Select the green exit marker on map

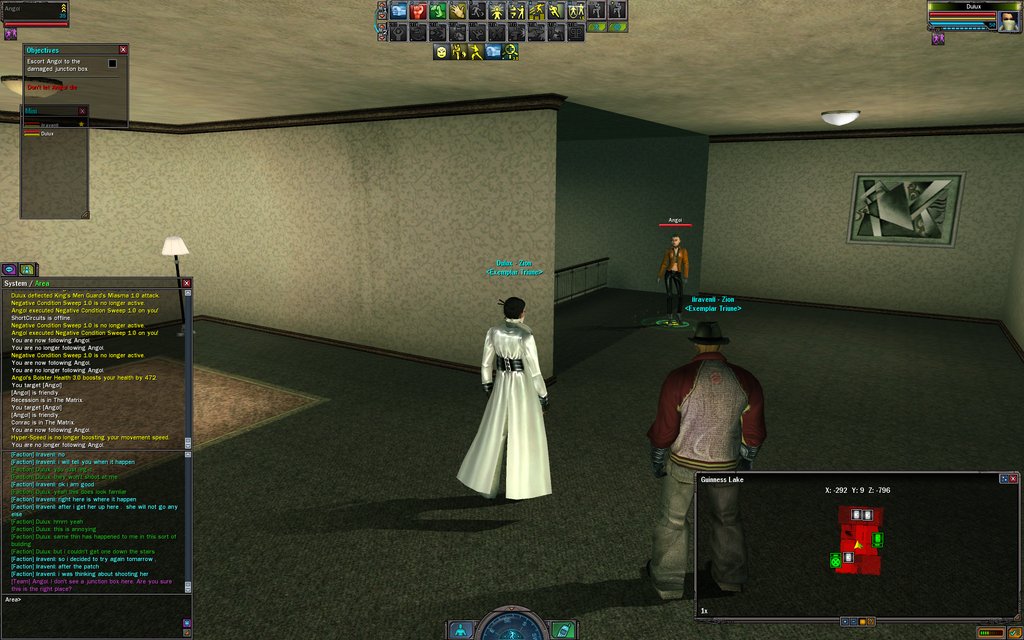click(x=836, y=561)
